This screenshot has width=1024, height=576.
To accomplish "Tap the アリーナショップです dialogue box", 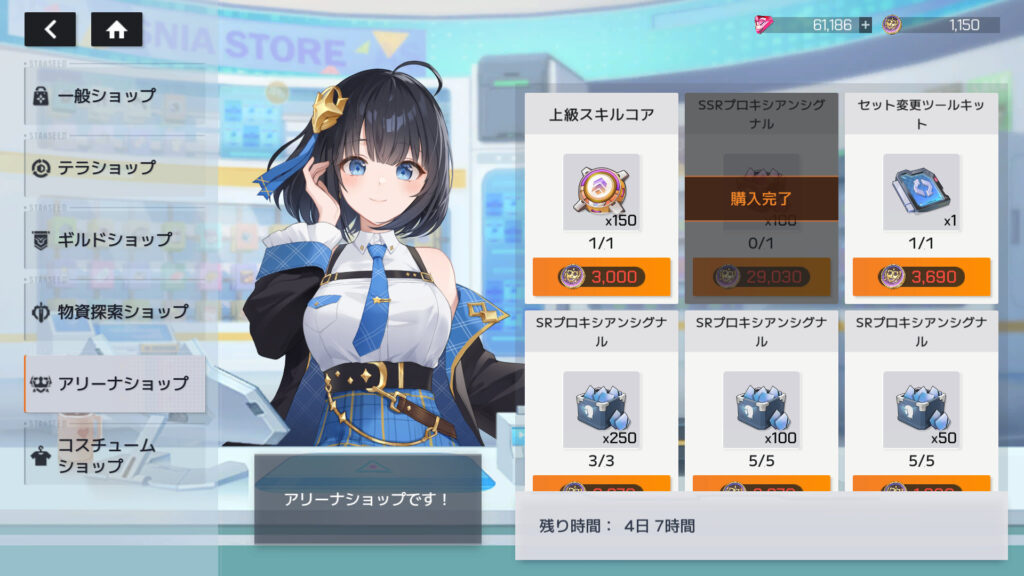I will coord(367,499).
